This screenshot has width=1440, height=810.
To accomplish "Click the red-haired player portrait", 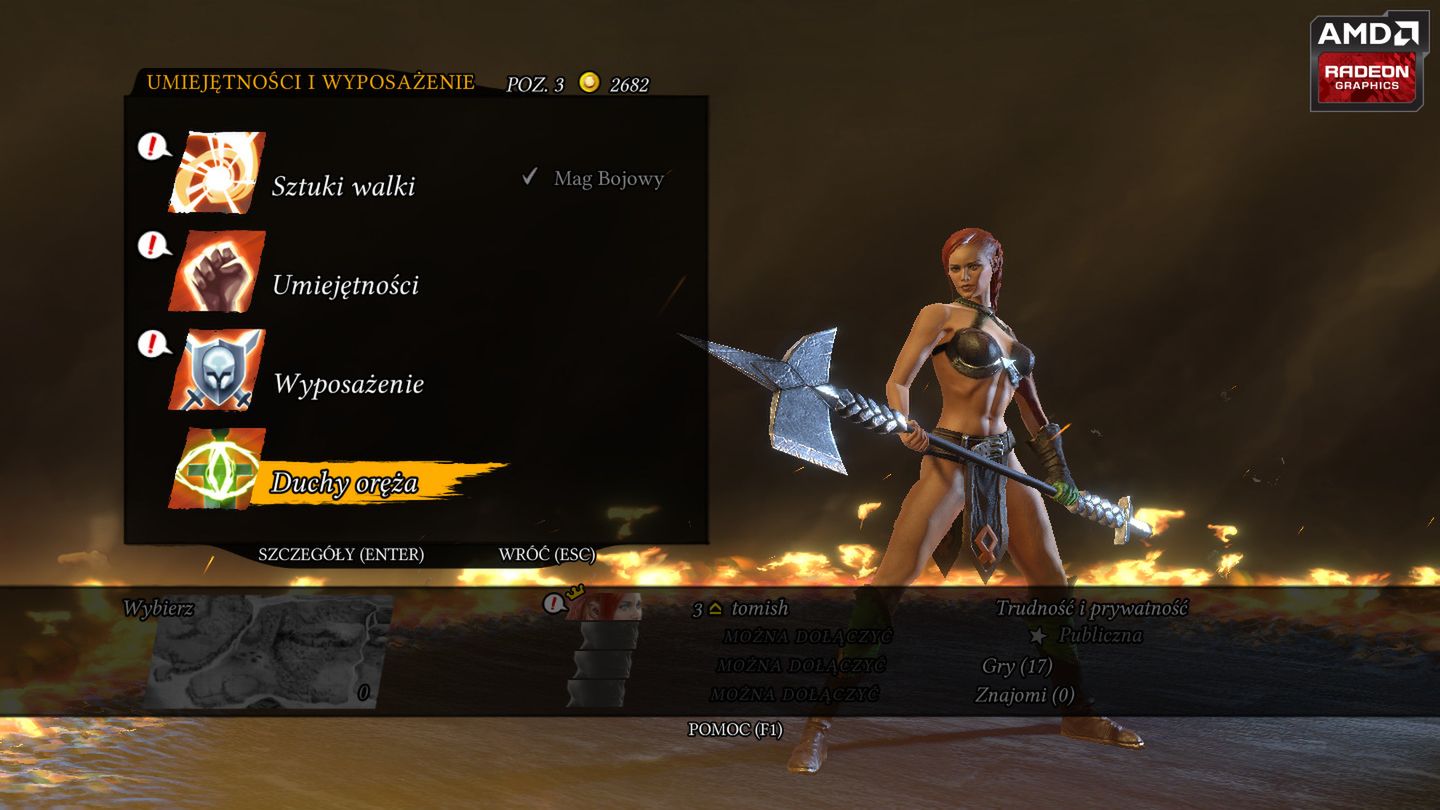I will [x=603, y=606].
